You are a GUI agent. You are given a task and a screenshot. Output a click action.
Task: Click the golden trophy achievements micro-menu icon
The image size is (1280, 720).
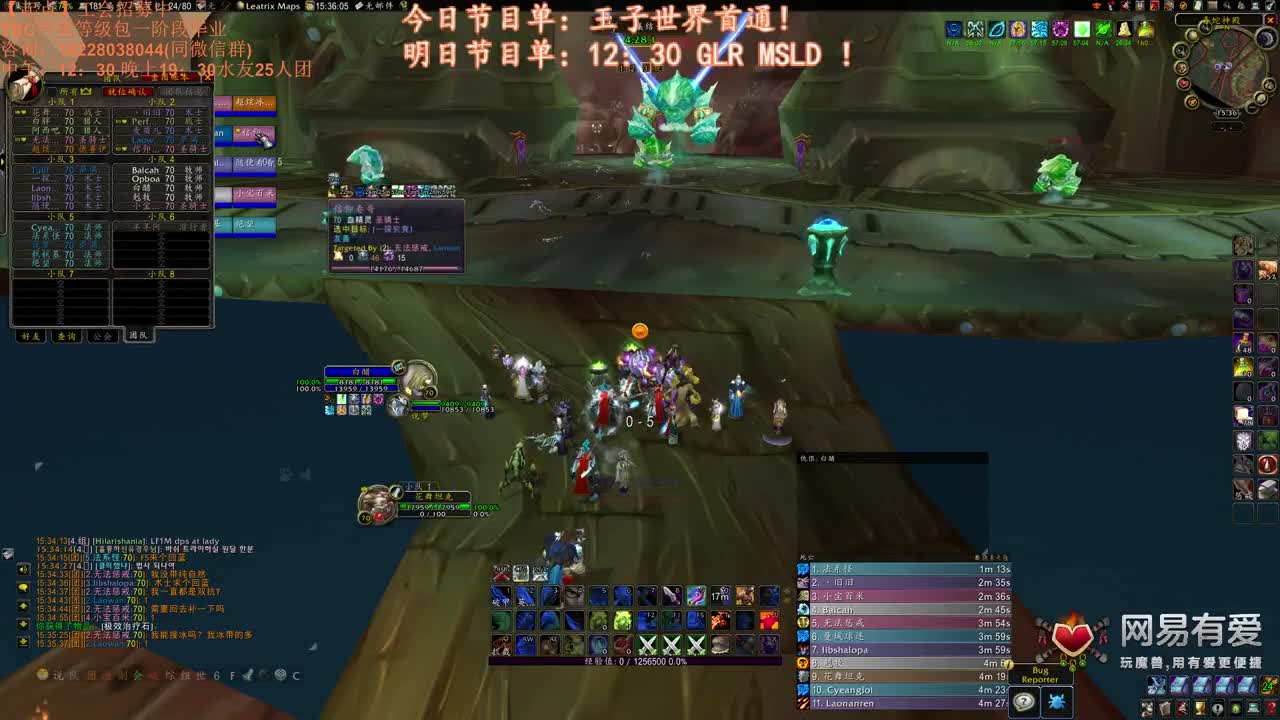click(1200, 708)
